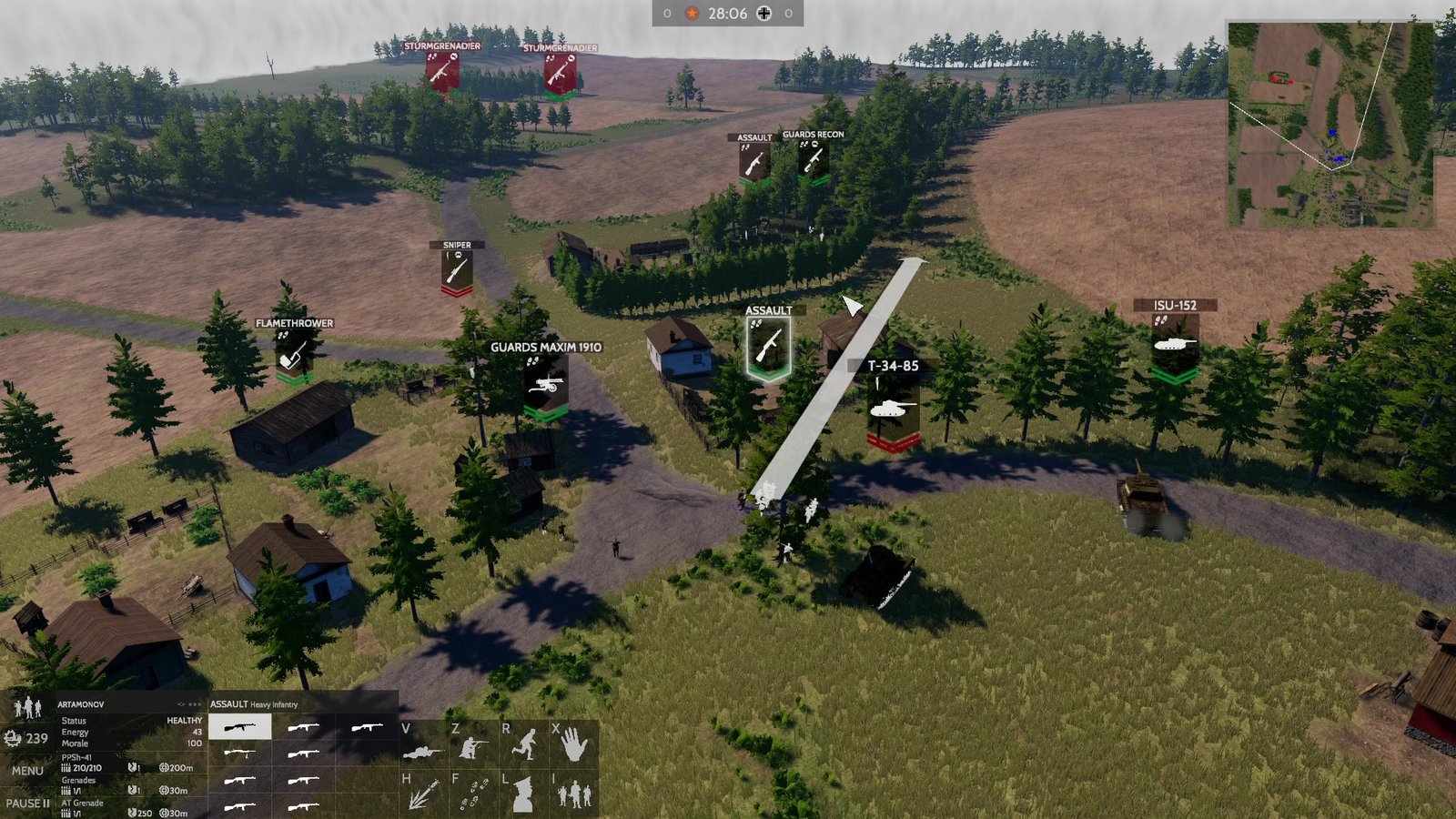
Task: Click the squad grouping icon (I)
Action: pos(575,795)
